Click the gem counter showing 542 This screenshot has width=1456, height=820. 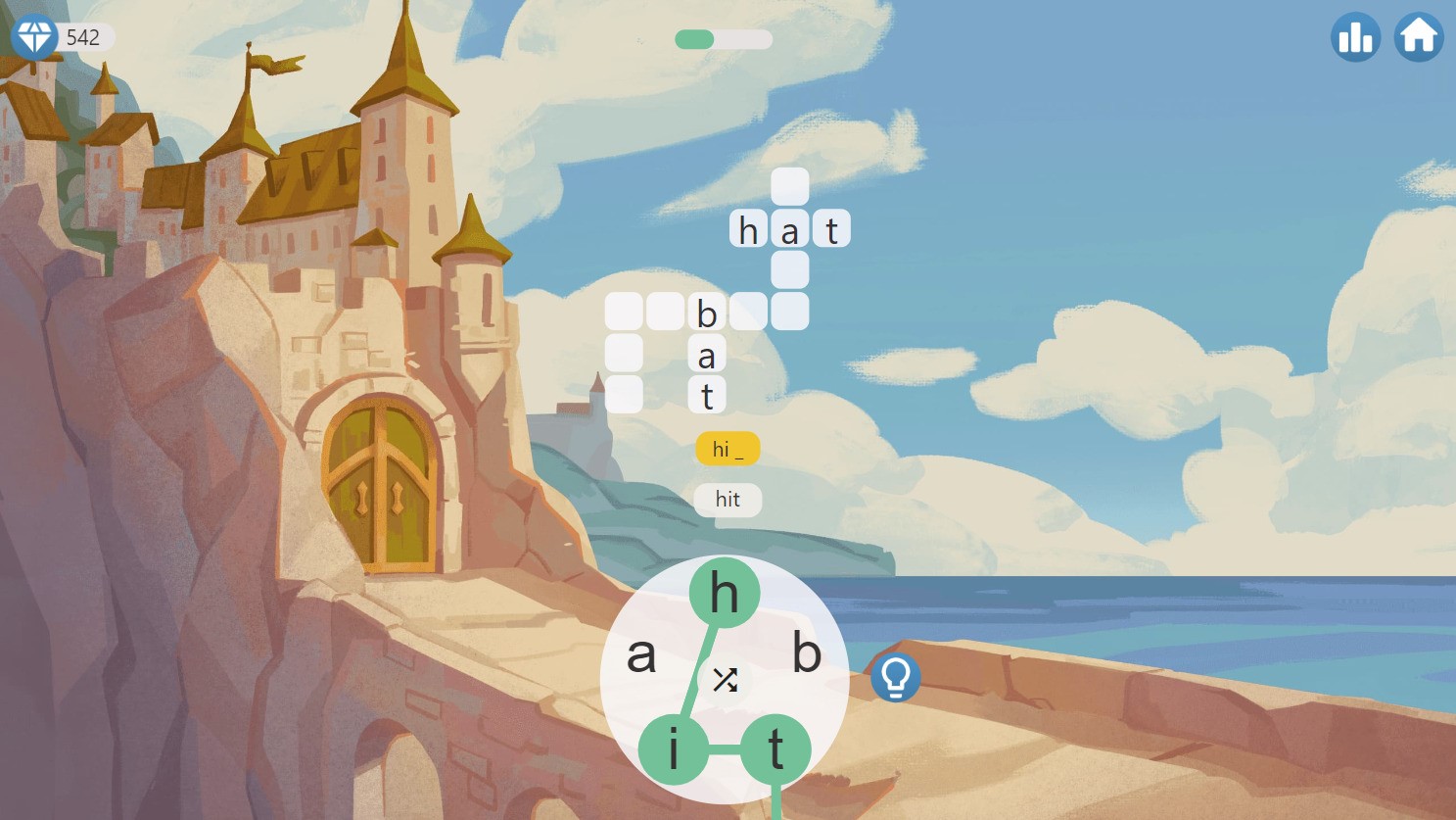click(84, 38)
